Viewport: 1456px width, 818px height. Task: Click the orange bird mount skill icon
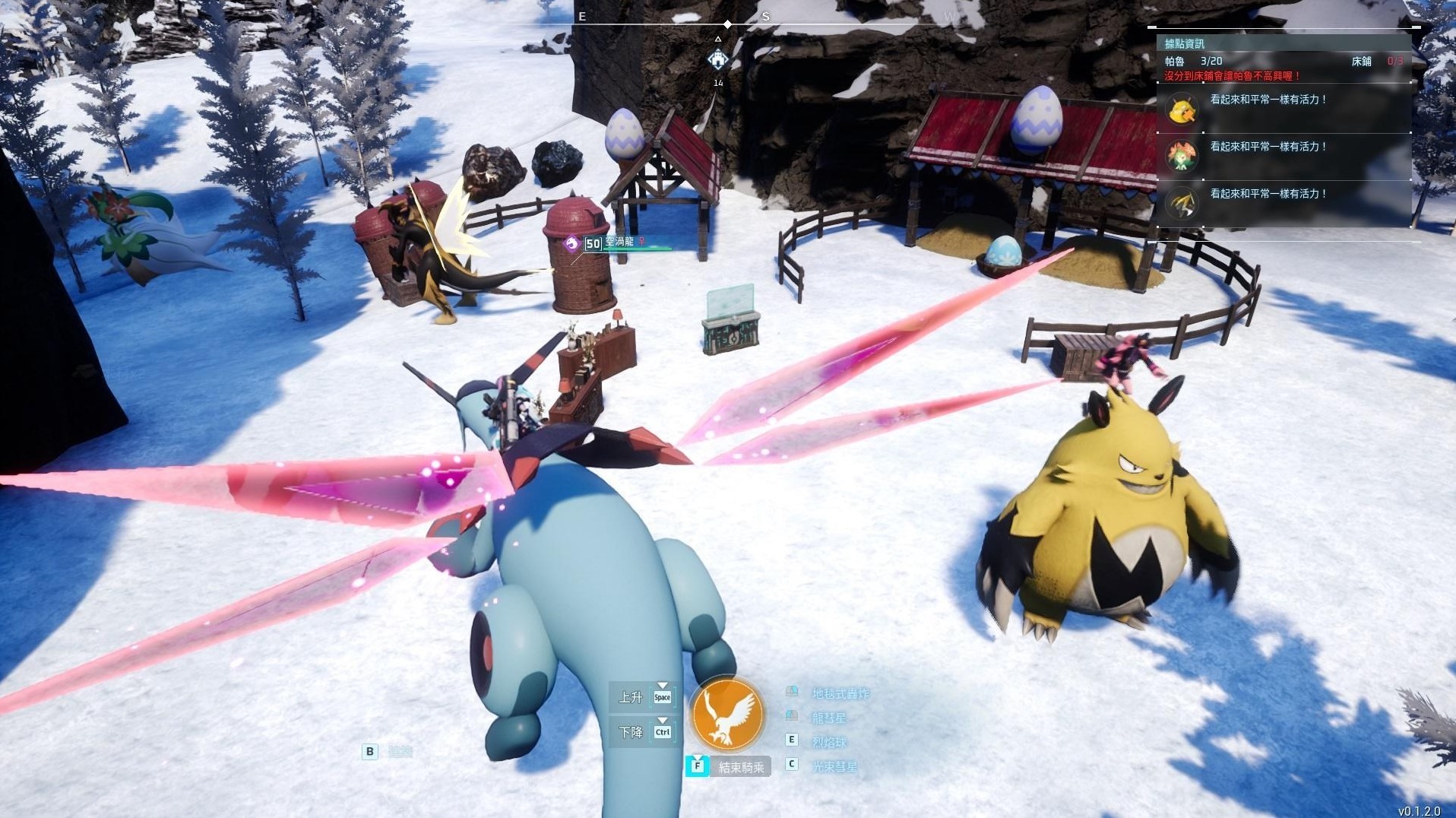coord(727,714)
